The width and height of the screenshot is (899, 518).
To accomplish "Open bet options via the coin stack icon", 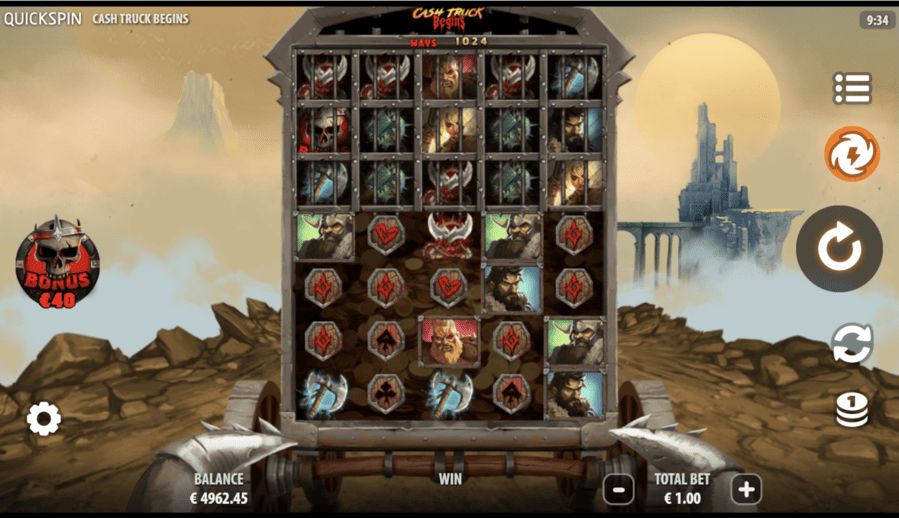I will pos(852,409).
